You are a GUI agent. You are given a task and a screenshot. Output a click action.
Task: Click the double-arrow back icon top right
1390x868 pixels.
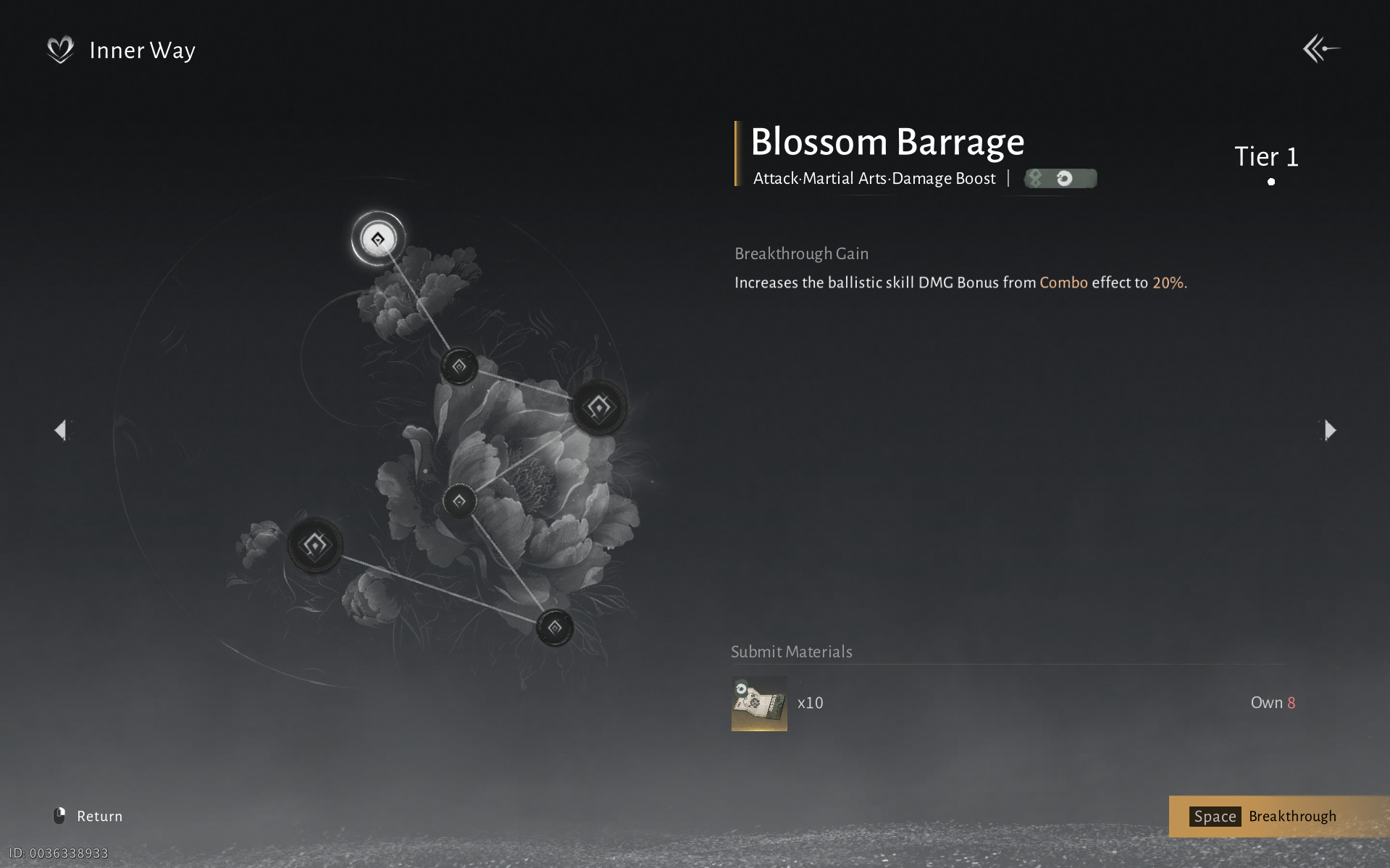pos(1320,49)
